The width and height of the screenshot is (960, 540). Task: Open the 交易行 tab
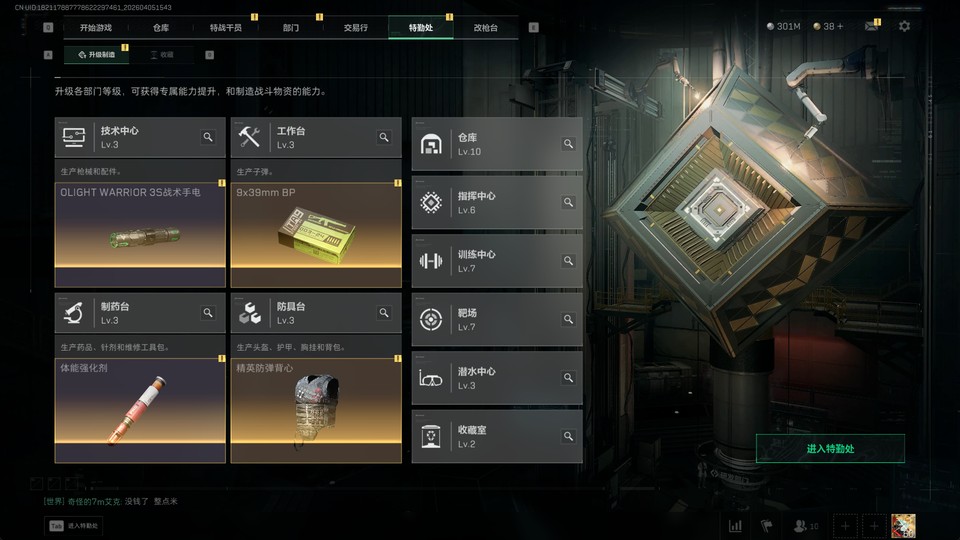355,28
